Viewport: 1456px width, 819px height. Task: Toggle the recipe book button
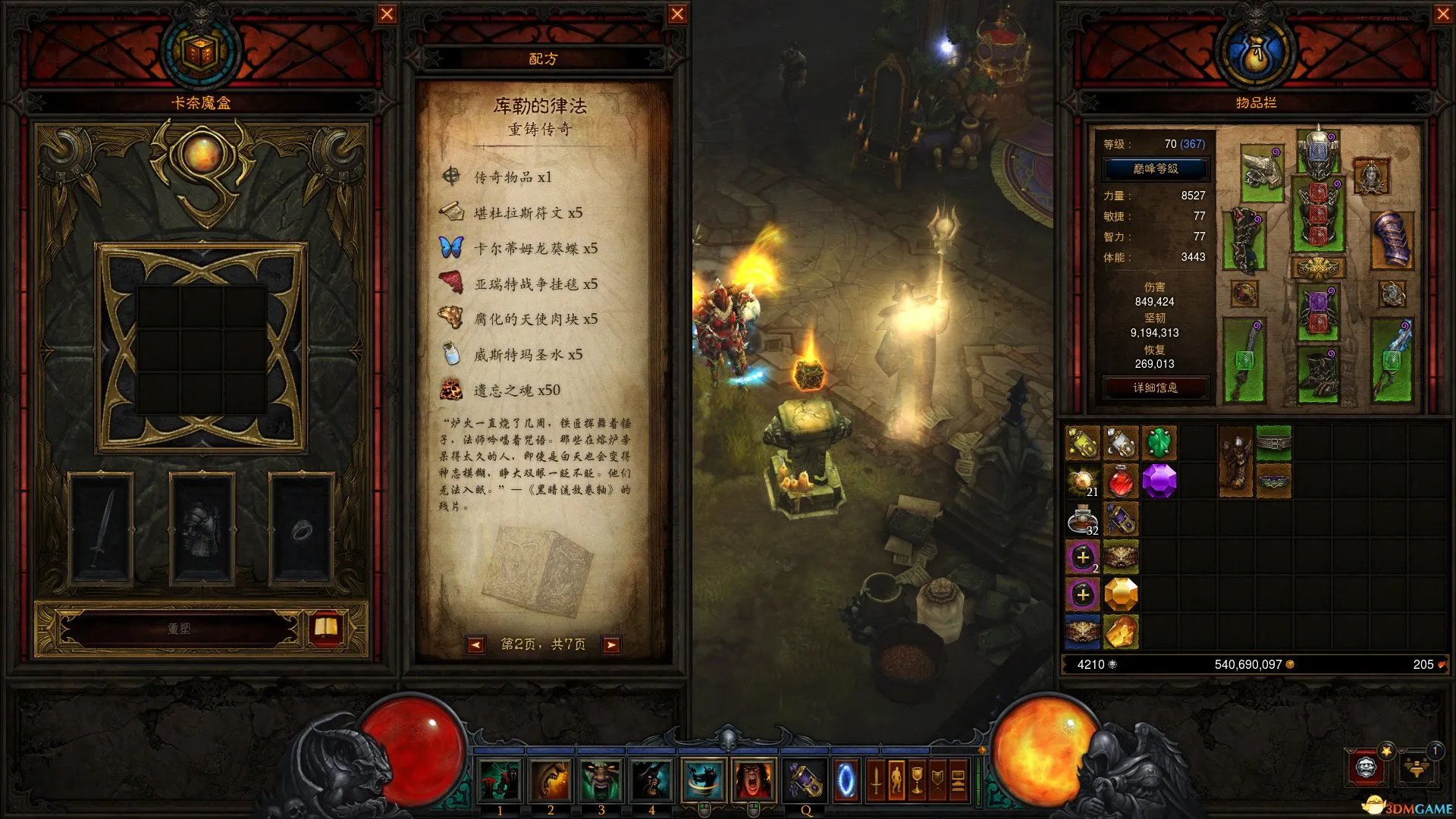click(x=326, y=628)
